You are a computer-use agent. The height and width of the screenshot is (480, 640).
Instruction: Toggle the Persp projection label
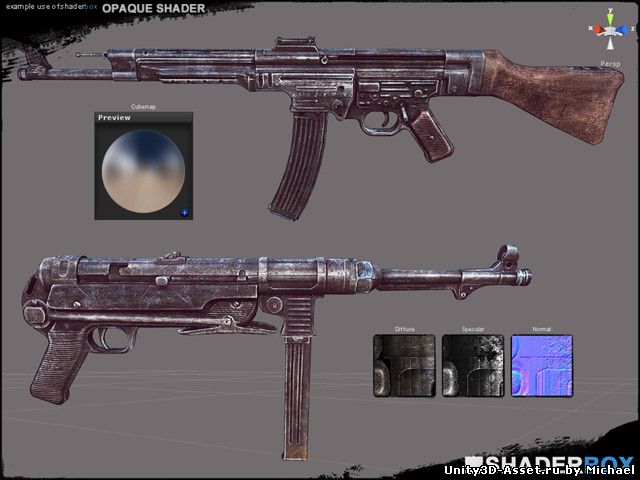tap(609, 62)
